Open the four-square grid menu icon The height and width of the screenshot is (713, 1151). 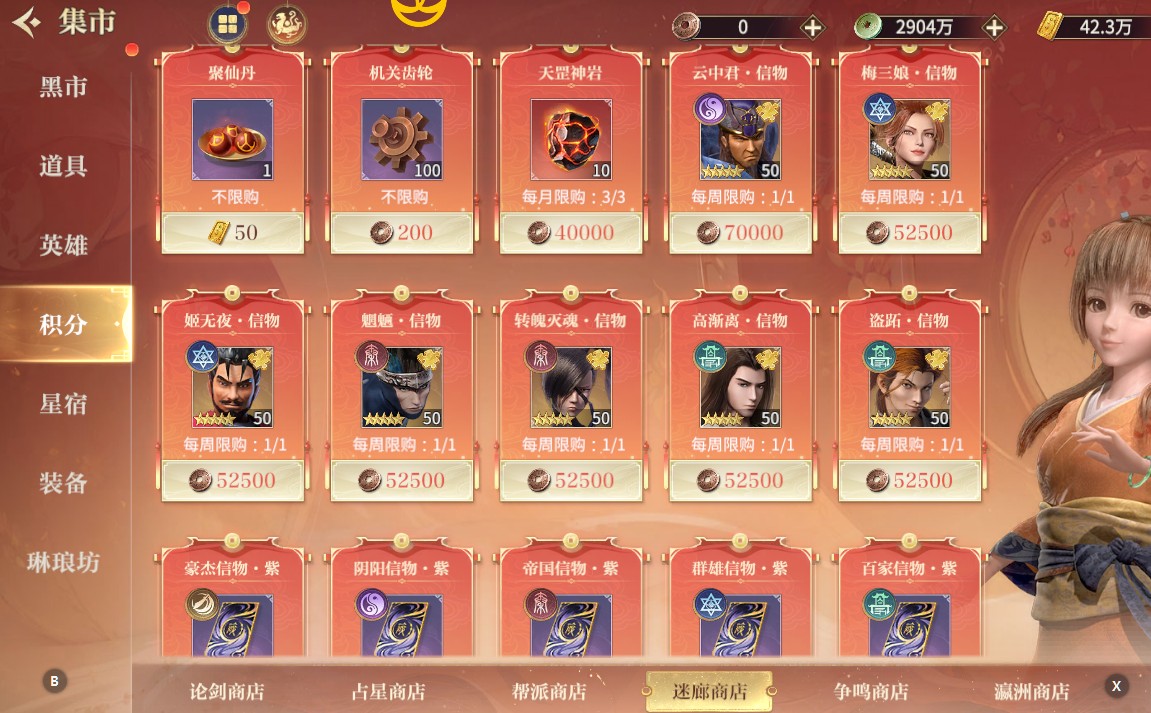(227, 25)
